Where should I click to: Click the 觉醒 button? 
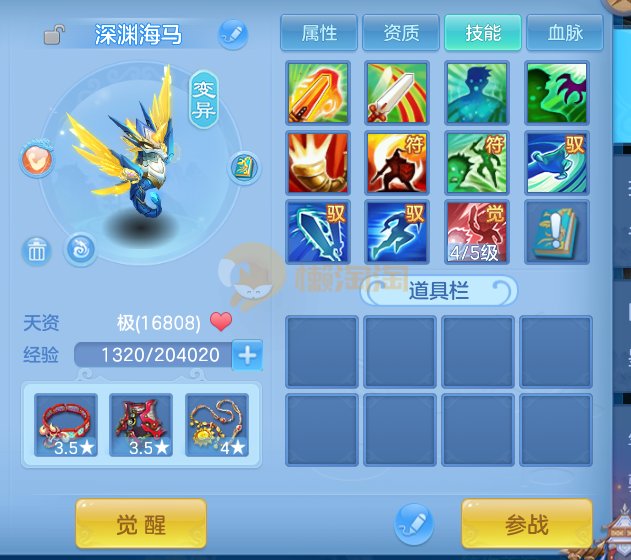[x=141, y=524]
